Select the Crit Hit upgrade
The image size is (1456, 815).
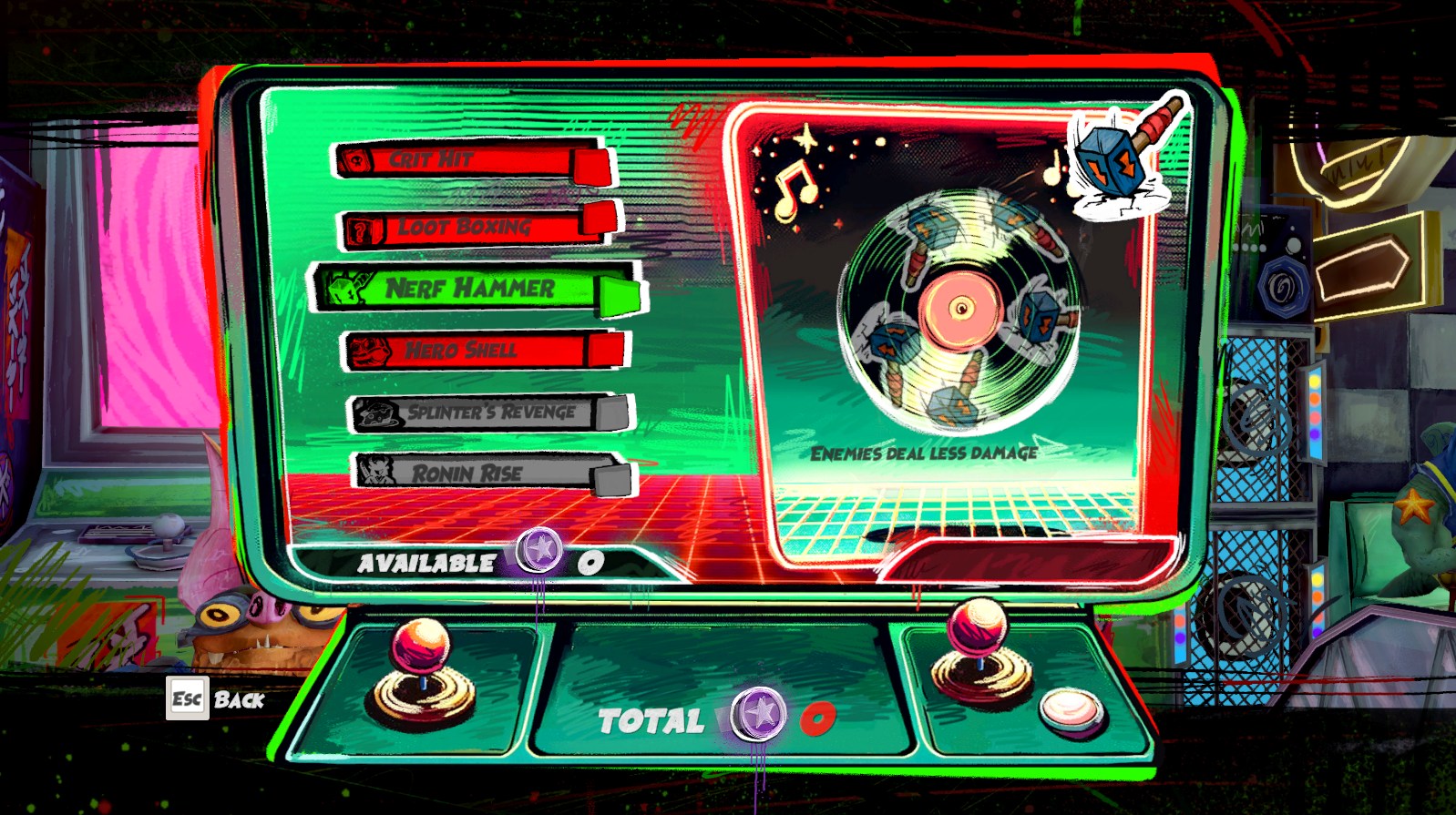click(x=472, y=161)
